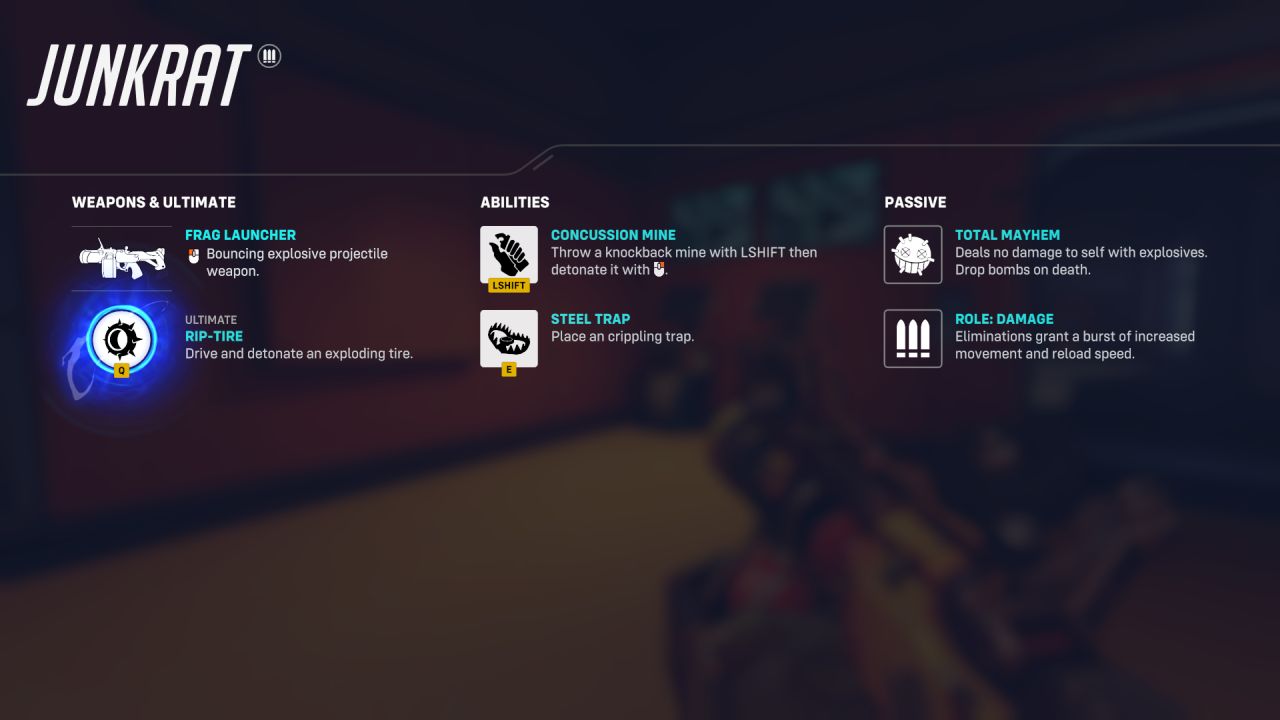
Task: Select the ABILITIES section header
Action: [x=515, y=202]
